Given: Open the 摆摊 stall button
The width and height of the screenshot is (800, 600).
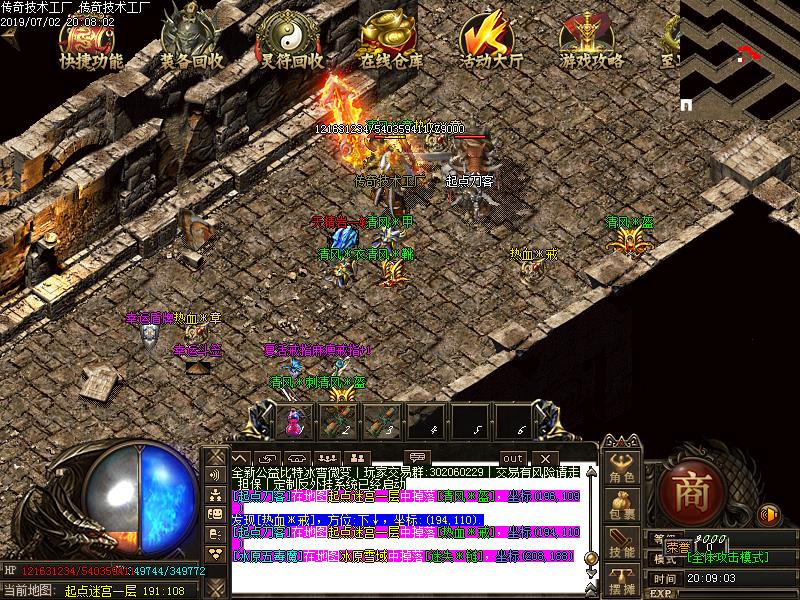Looking at the screenshot, I should (622, 578).
